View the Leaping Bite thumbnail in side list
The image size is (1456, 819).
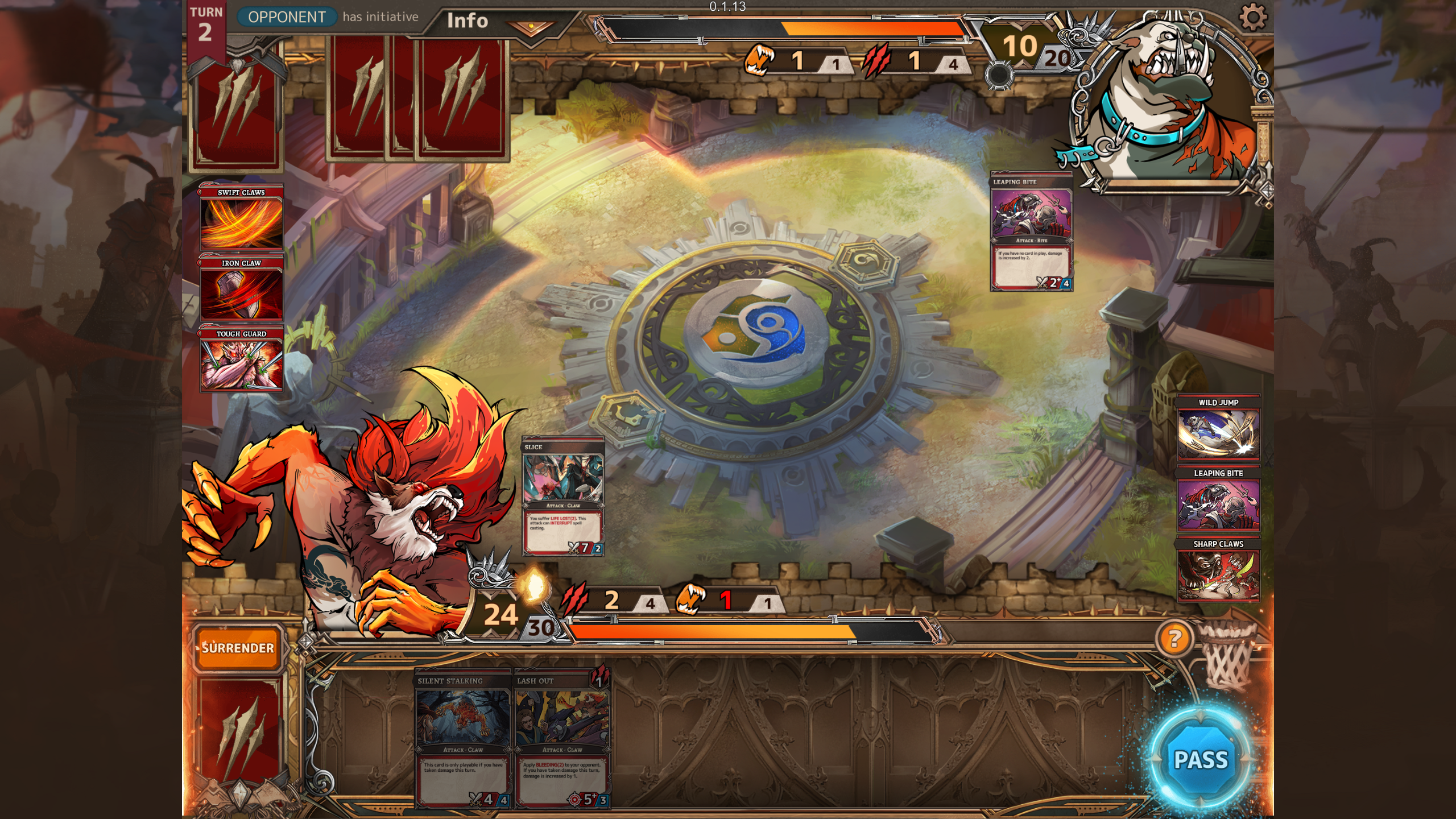[1218, 499]
